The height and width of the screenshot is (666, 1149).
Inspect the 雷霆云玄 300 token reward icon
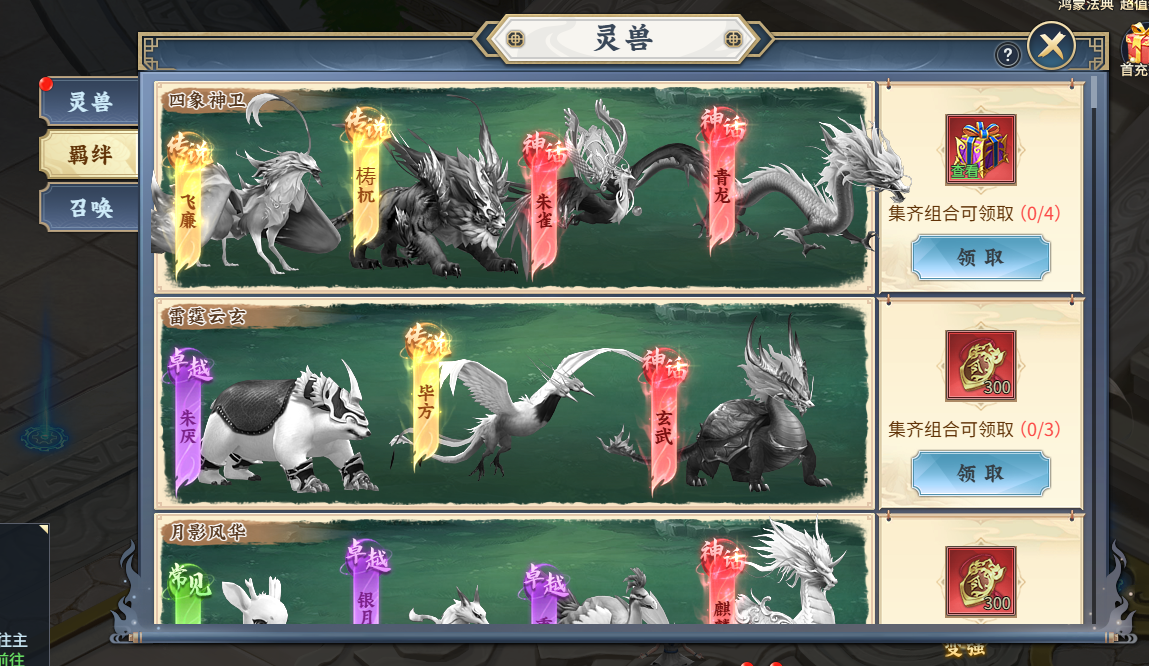pyautogui.click(x=980, y=365)
